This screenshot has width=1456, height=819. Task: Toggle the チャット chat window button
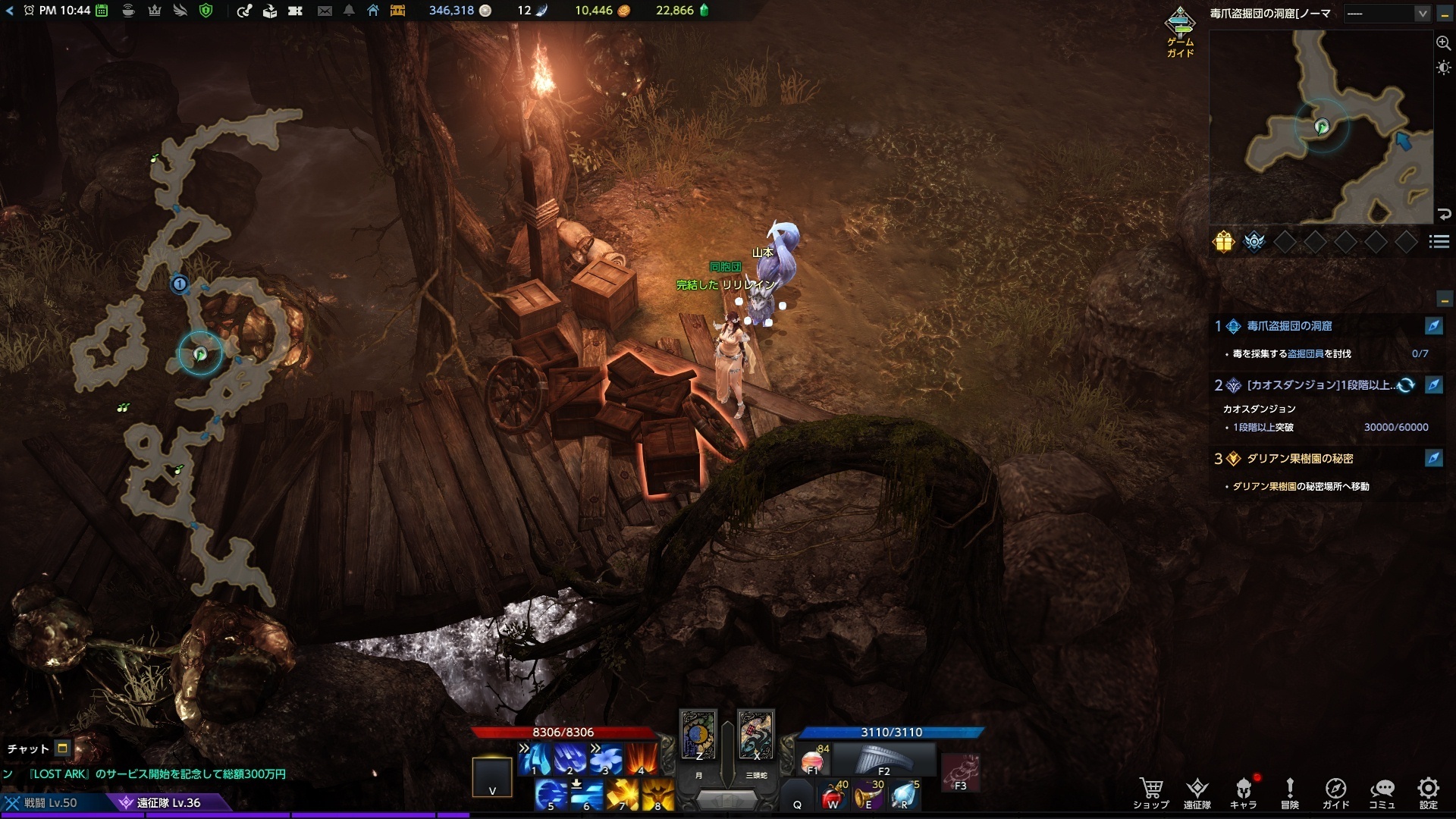click(x=63, y=748)
